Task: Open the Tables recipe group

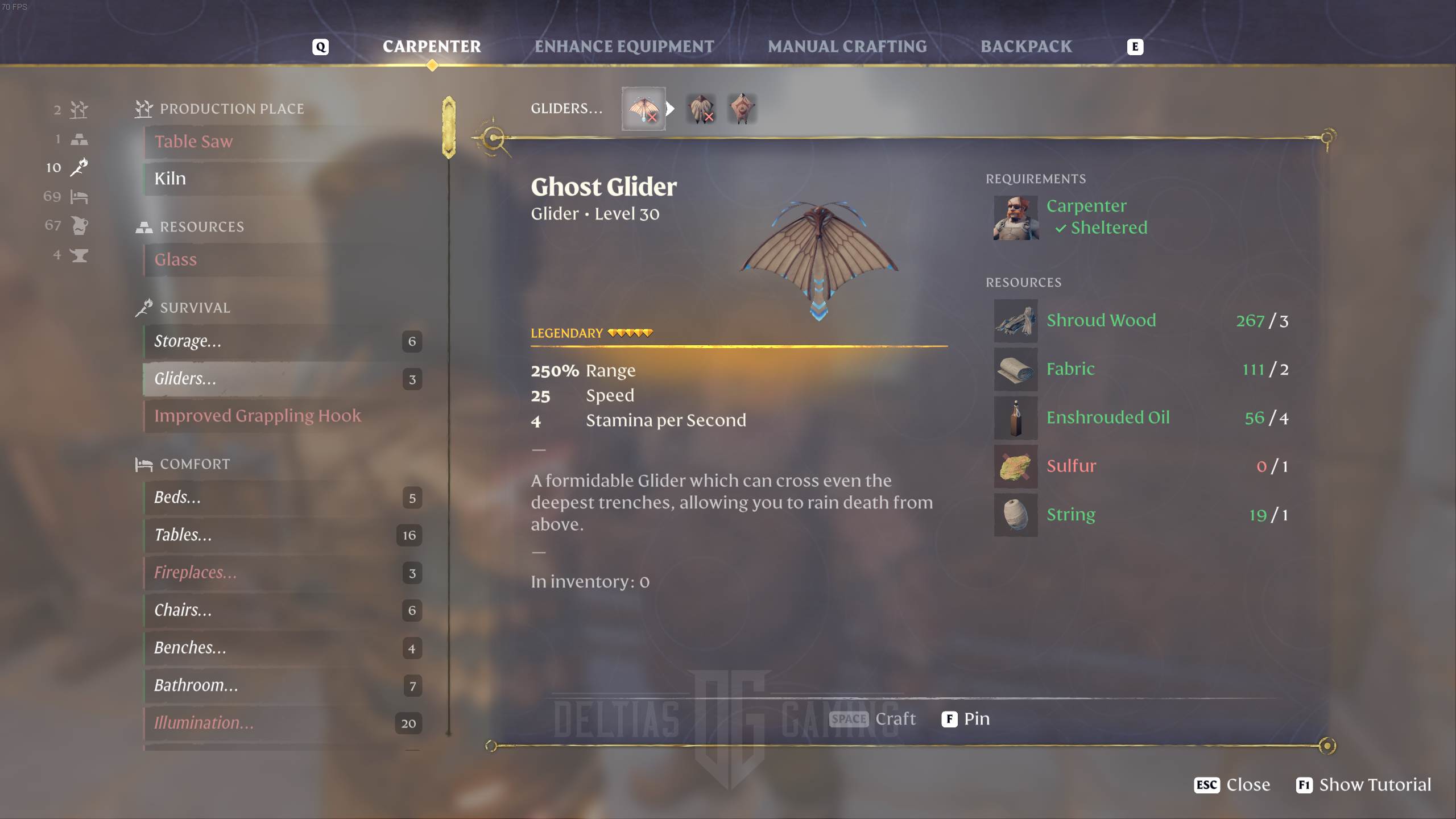Action: click(183, 535)
